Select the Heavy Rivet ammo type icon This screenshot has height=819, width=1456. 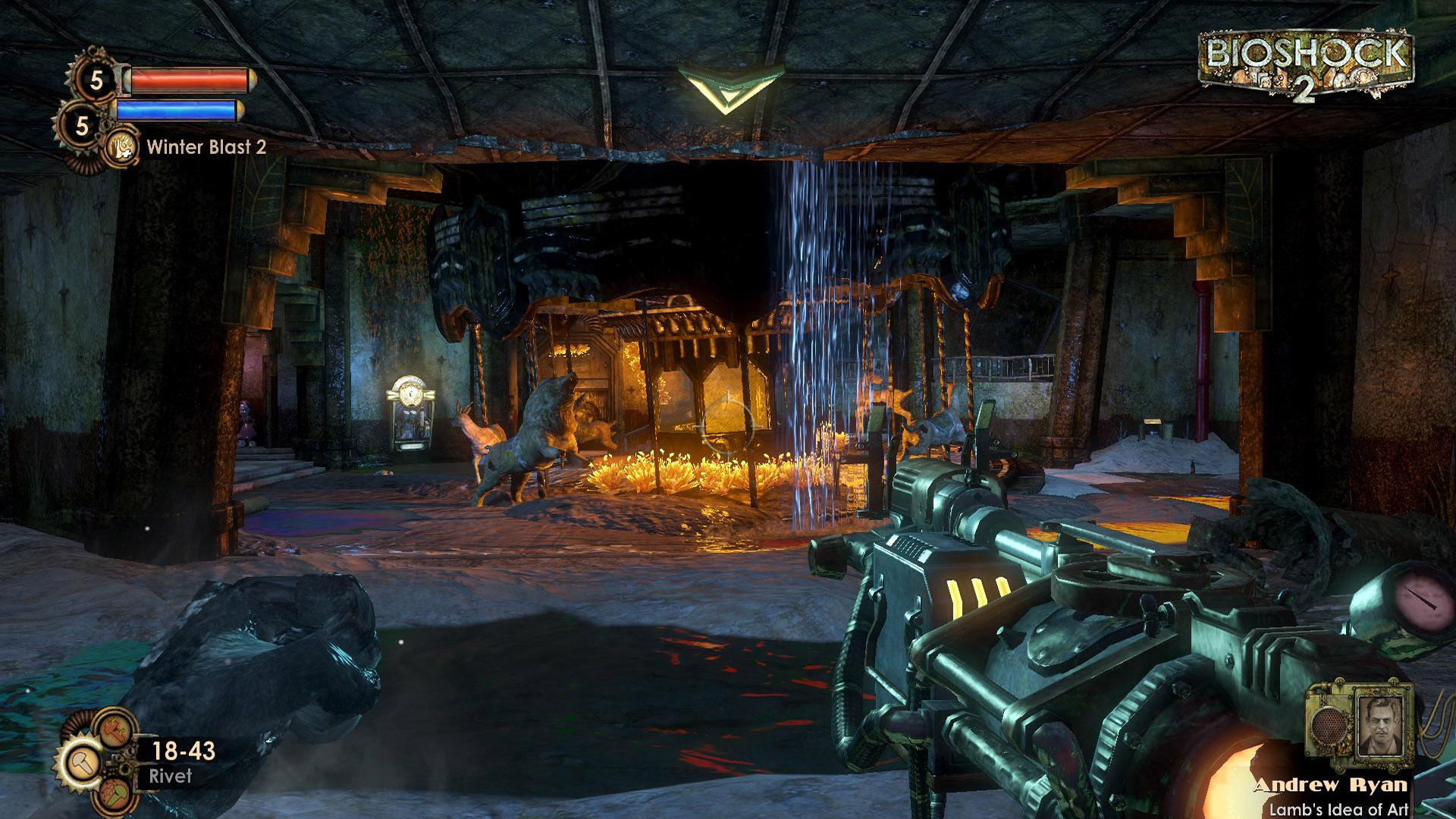(x=114, y=730)
